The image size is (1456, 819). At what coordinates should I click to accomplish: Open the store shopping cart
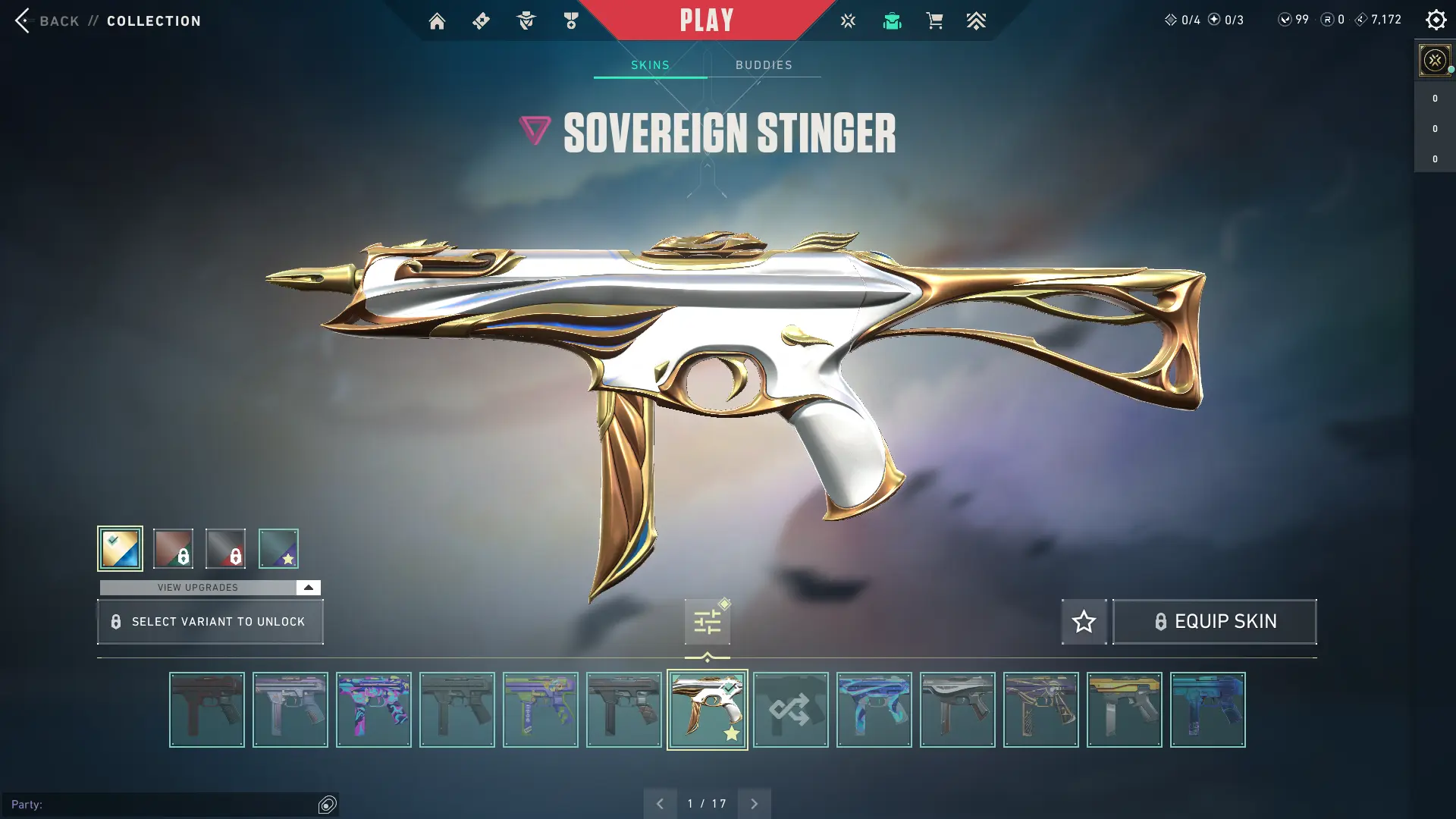[x=934, y=20]
